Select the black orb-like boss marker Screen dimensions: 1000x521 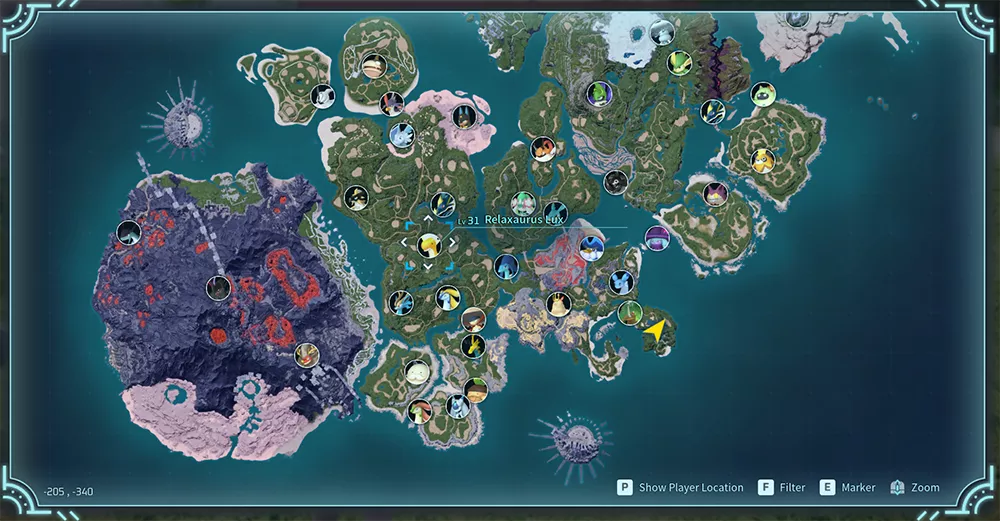[616, 182]
